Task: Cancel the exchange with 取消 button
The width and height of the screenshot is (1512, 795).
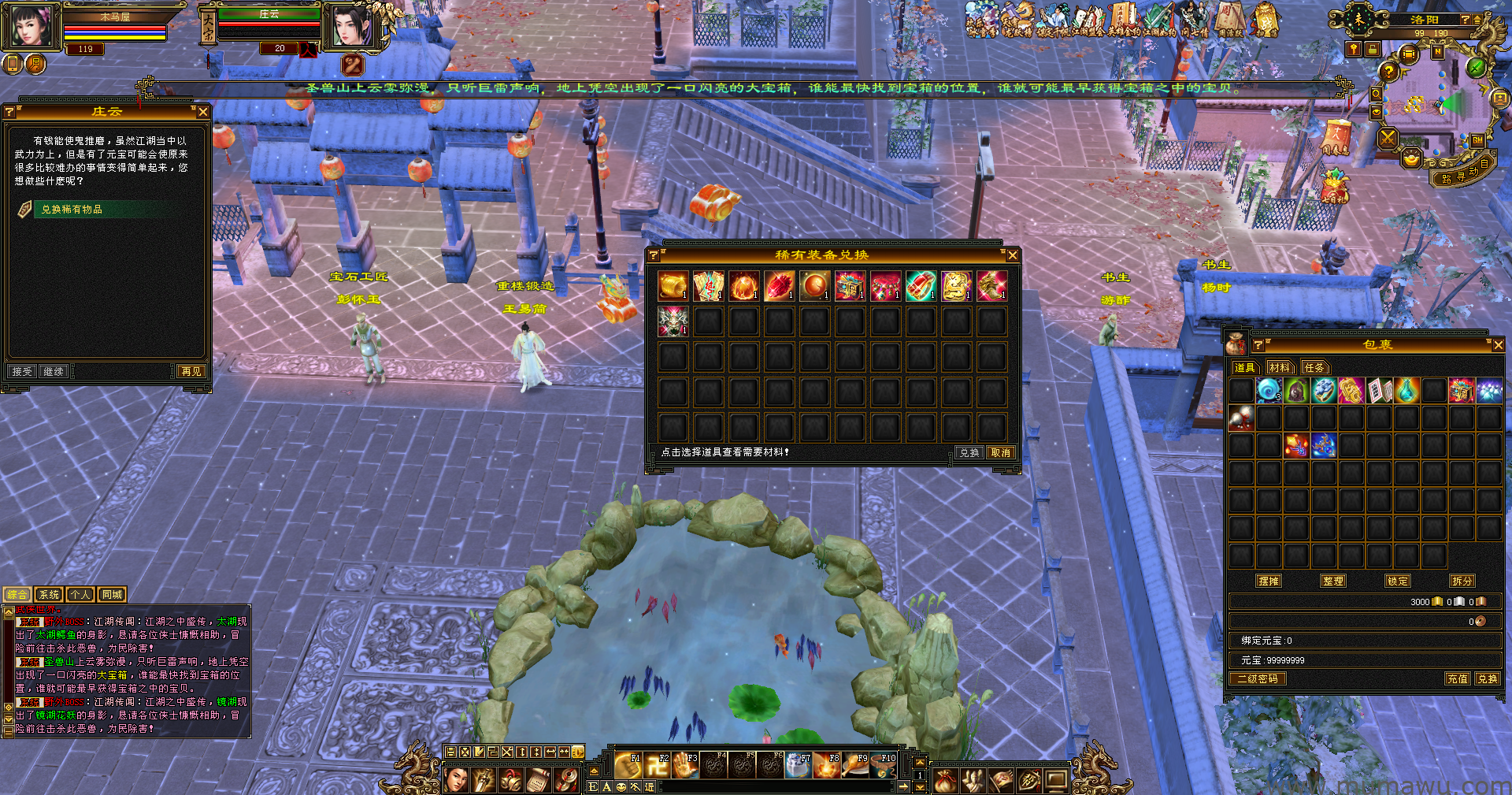Action: coord(1001,453)
